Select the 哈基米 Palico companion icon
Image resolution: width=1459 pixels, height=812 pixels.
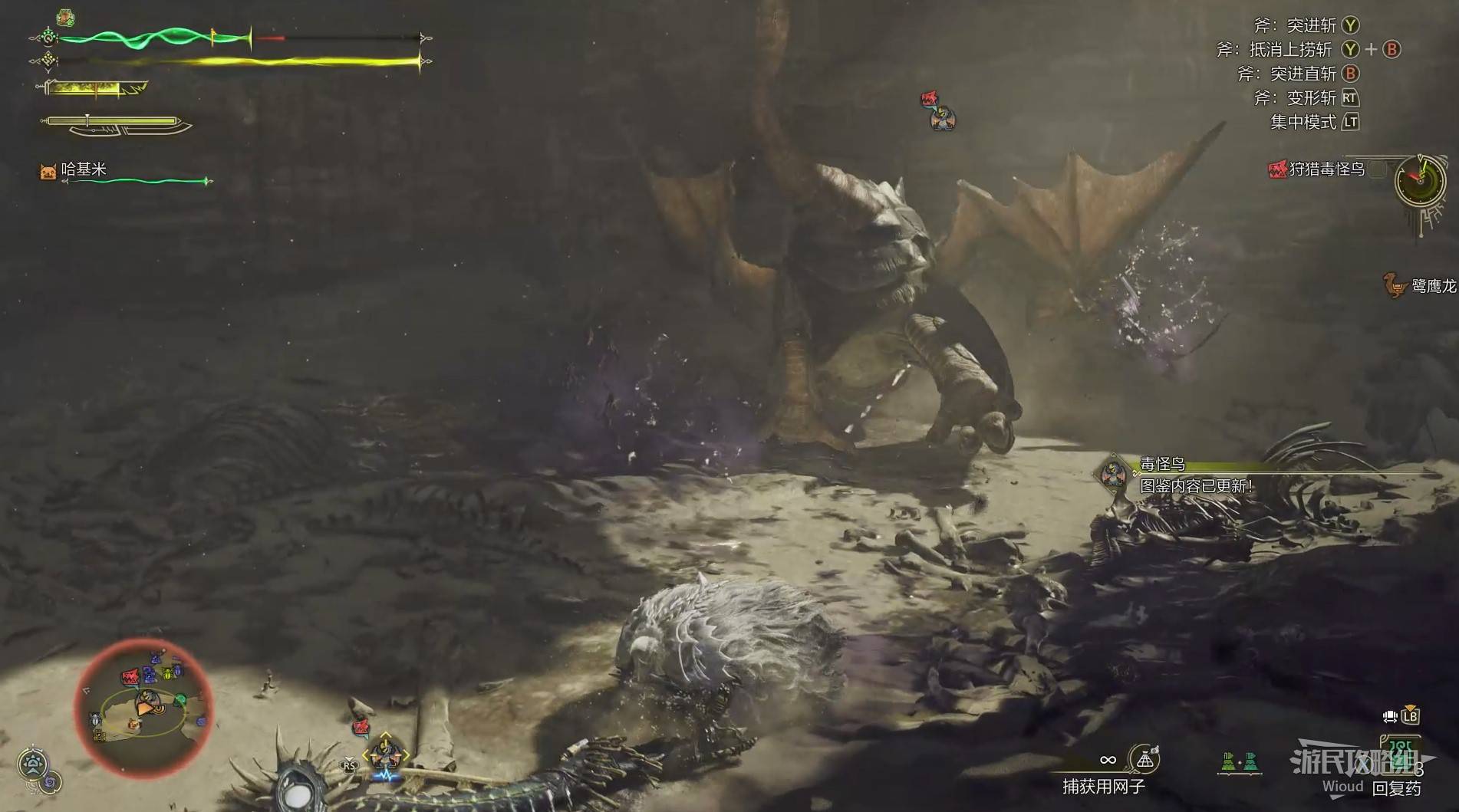(x=48, y=171)
